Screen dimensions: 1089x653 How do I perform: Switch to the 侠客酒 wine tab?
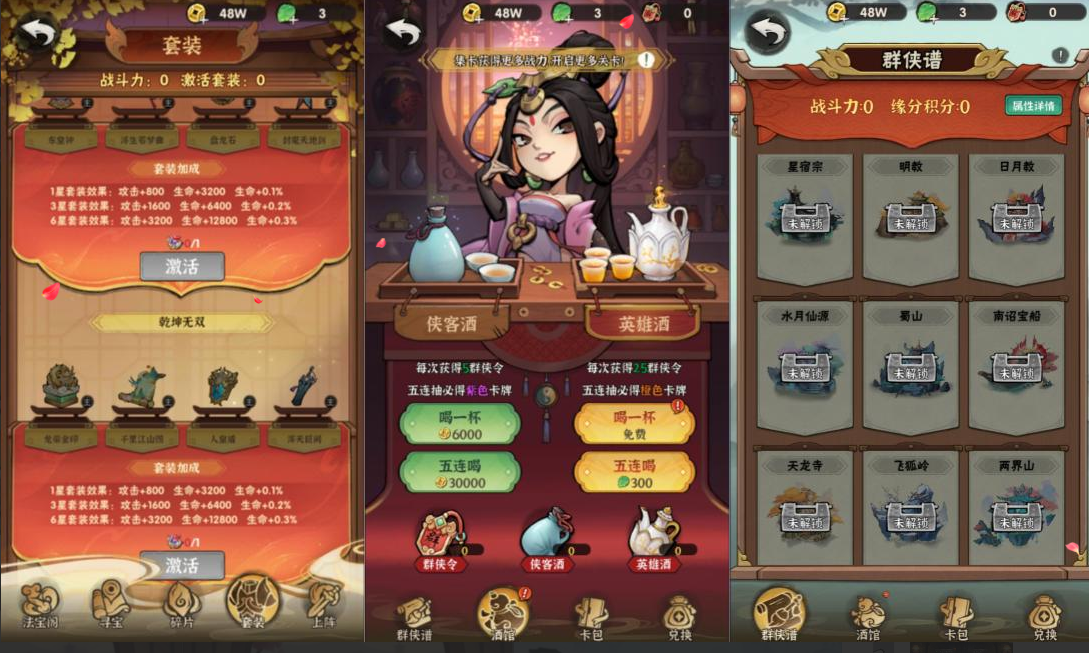tap(451, 322)
